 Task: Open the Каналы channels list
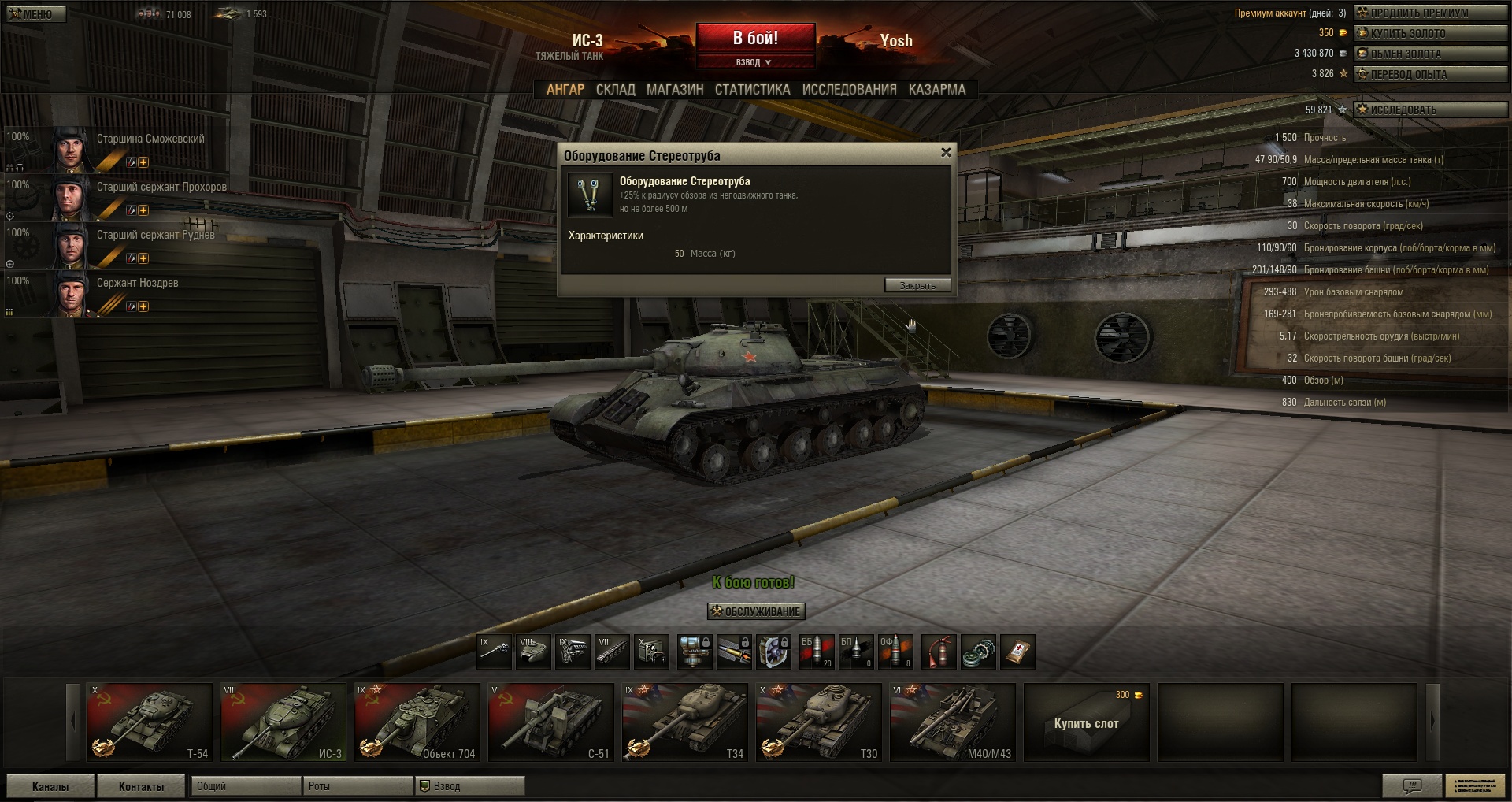[50, 786]
